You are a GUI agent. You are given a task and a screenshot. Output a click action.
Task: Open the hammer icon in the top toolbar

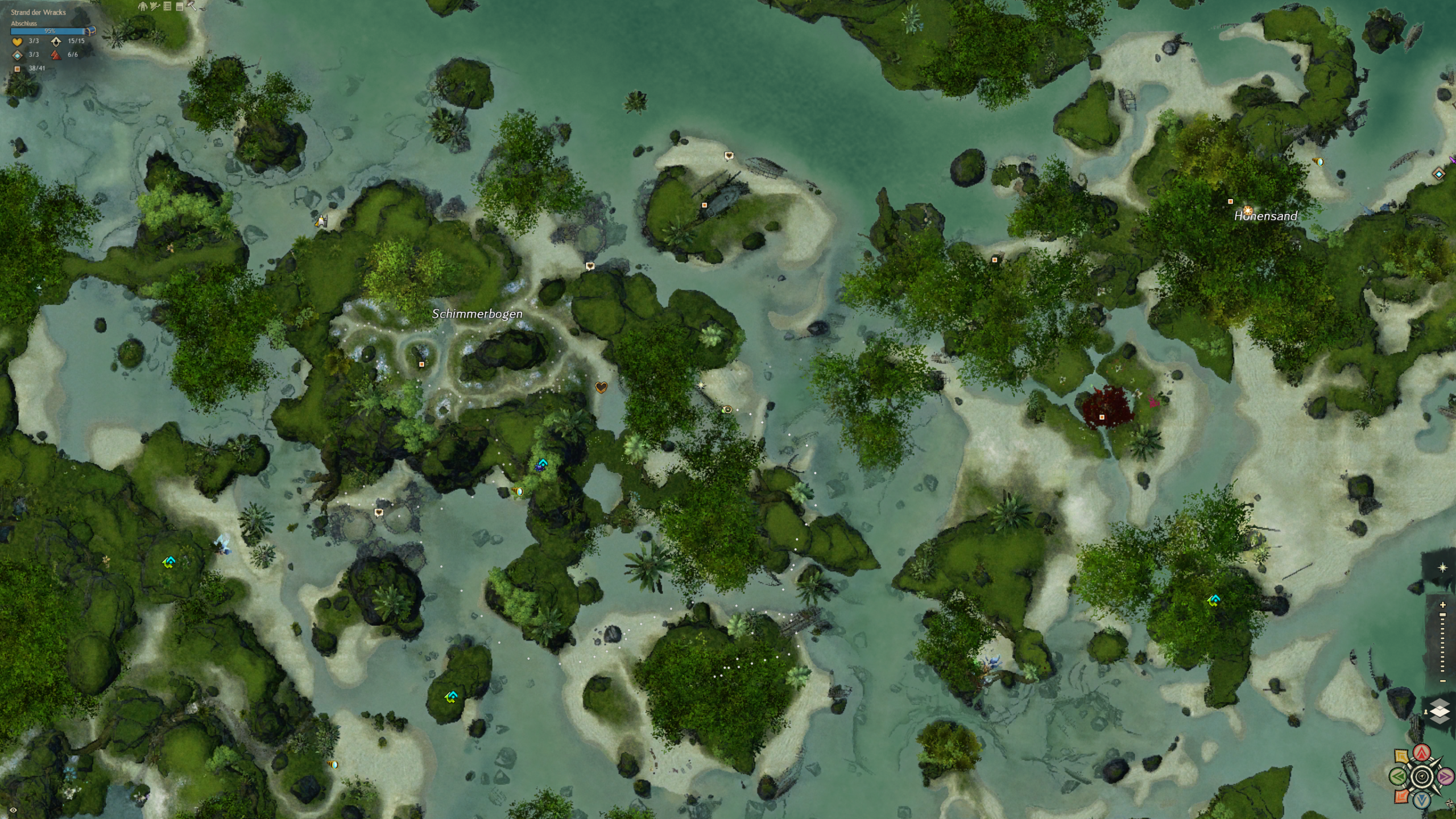pos(192,6)
